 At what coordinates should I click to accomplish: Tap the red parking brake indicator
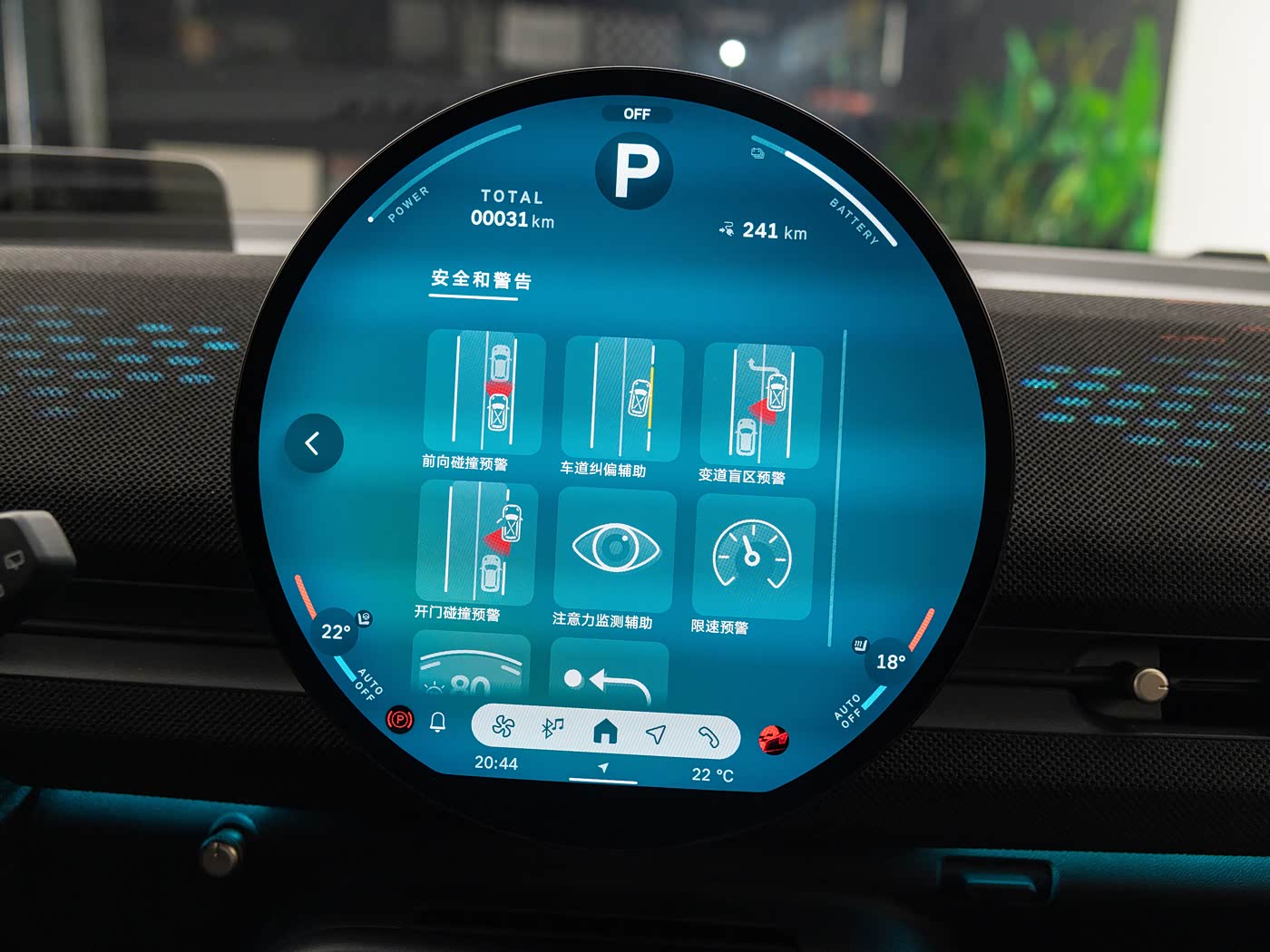399,720
